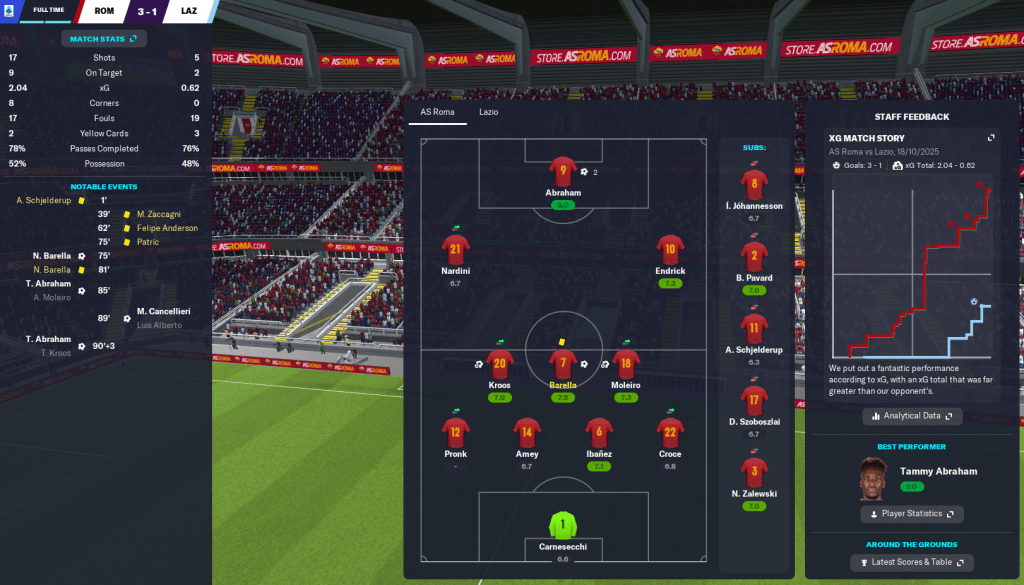The height and width of the screenshot is (585, 1024).
Task: Select striker Abraham's shirt on the pitch
Action: click(x=563, y=173)
